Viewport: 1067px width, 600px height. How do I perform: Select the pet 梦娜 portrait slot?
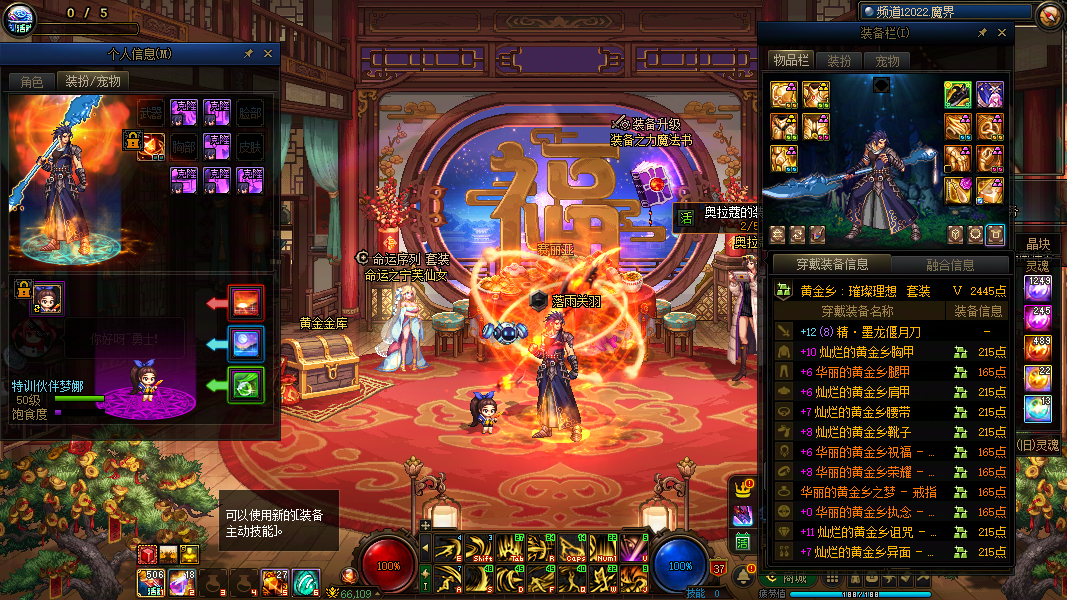[47, 297]
